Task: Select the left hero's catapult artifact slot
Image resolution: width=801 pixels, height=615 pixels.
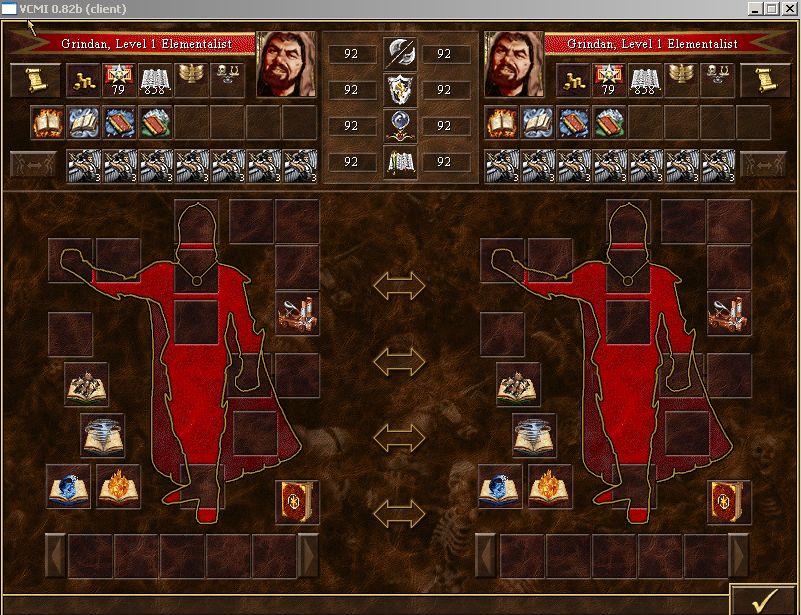Action: pyautogui.click(x=297, y=313)
